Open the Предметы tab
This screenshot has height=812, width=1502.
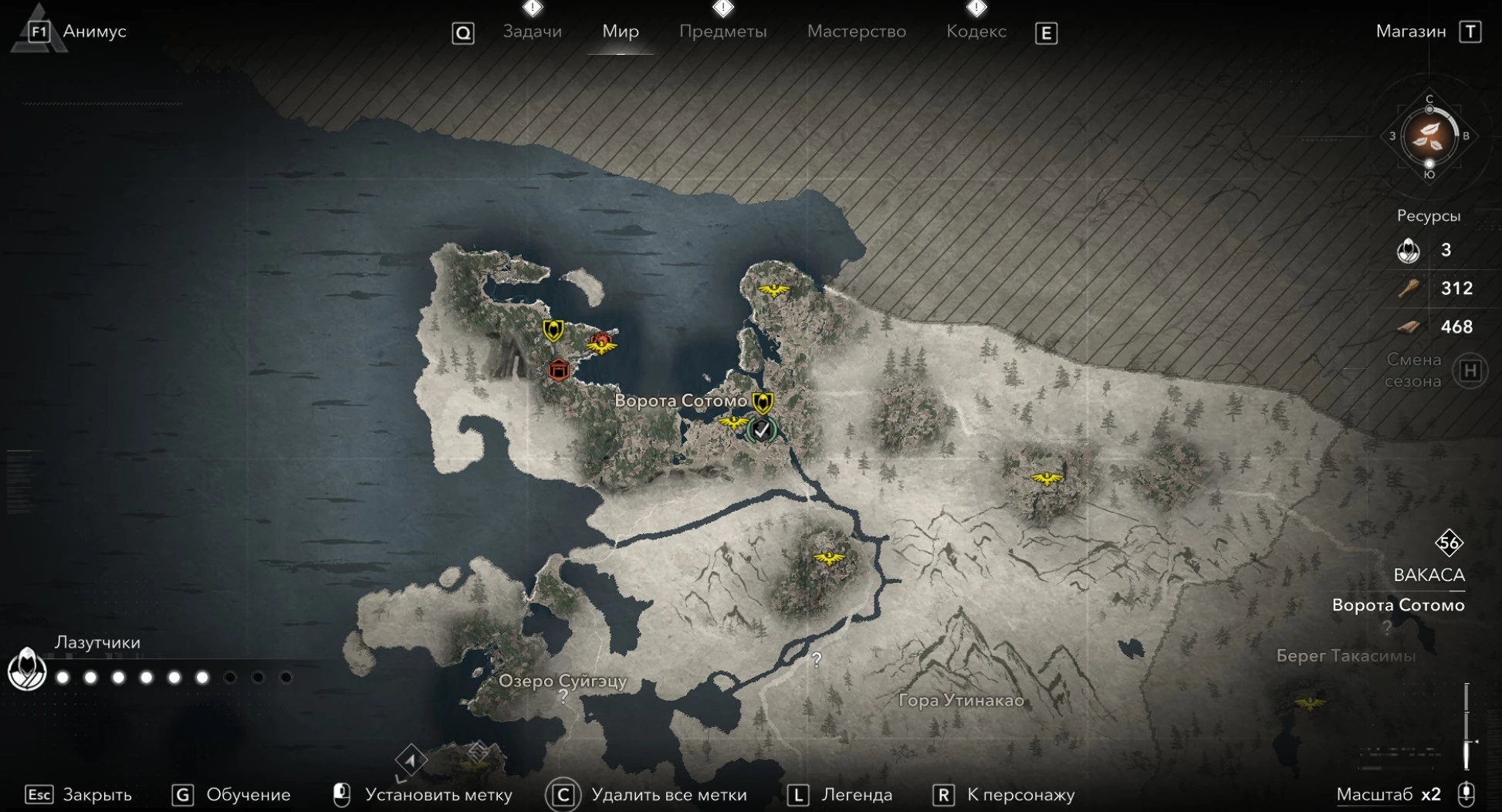coord(722,32)
